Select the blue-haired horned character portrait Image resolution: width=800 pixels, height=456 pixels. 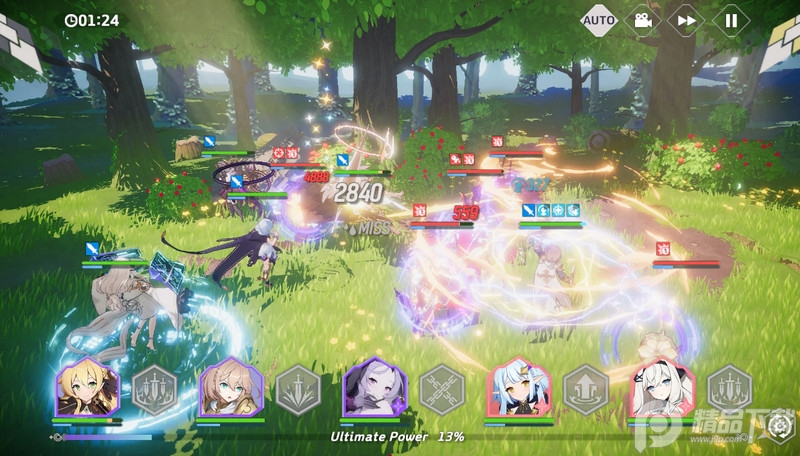519,387
